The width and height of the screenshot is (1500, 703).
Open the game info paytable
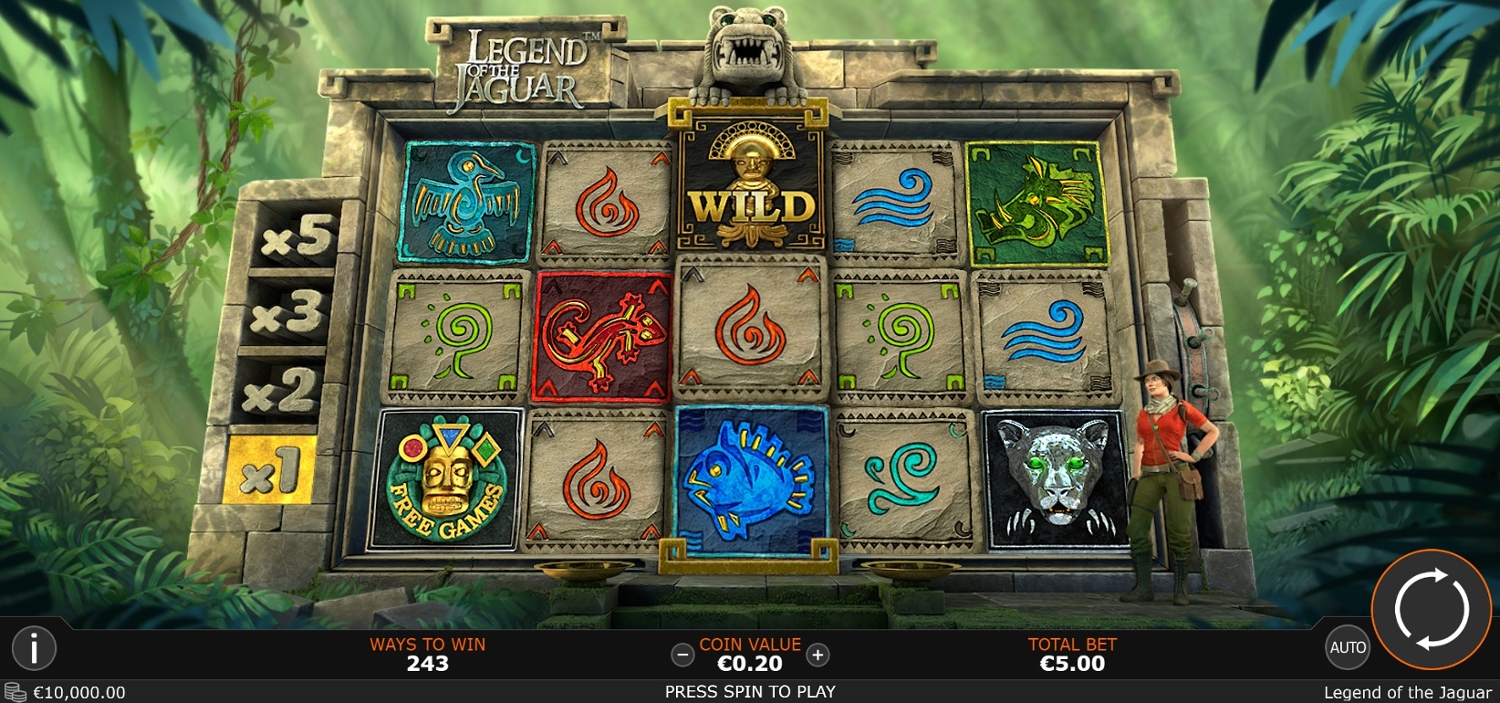click(x=34, y=649)
